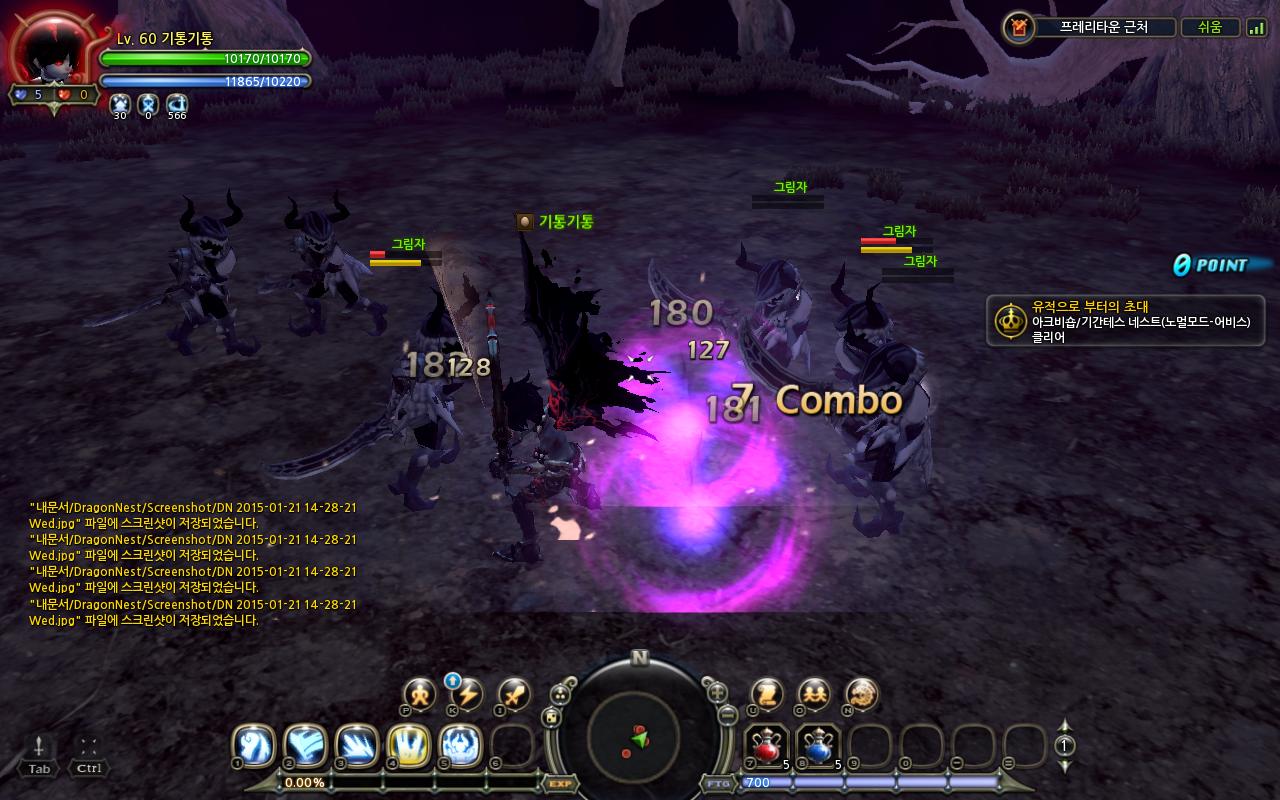Zoom out the minimap with minus button

(x=727, y=716)
